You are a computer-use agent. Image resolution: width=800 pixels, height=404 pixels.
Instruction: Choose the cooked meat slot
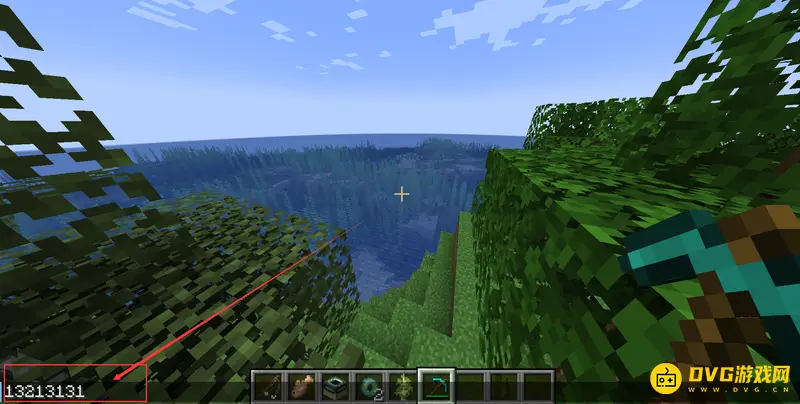301,387
